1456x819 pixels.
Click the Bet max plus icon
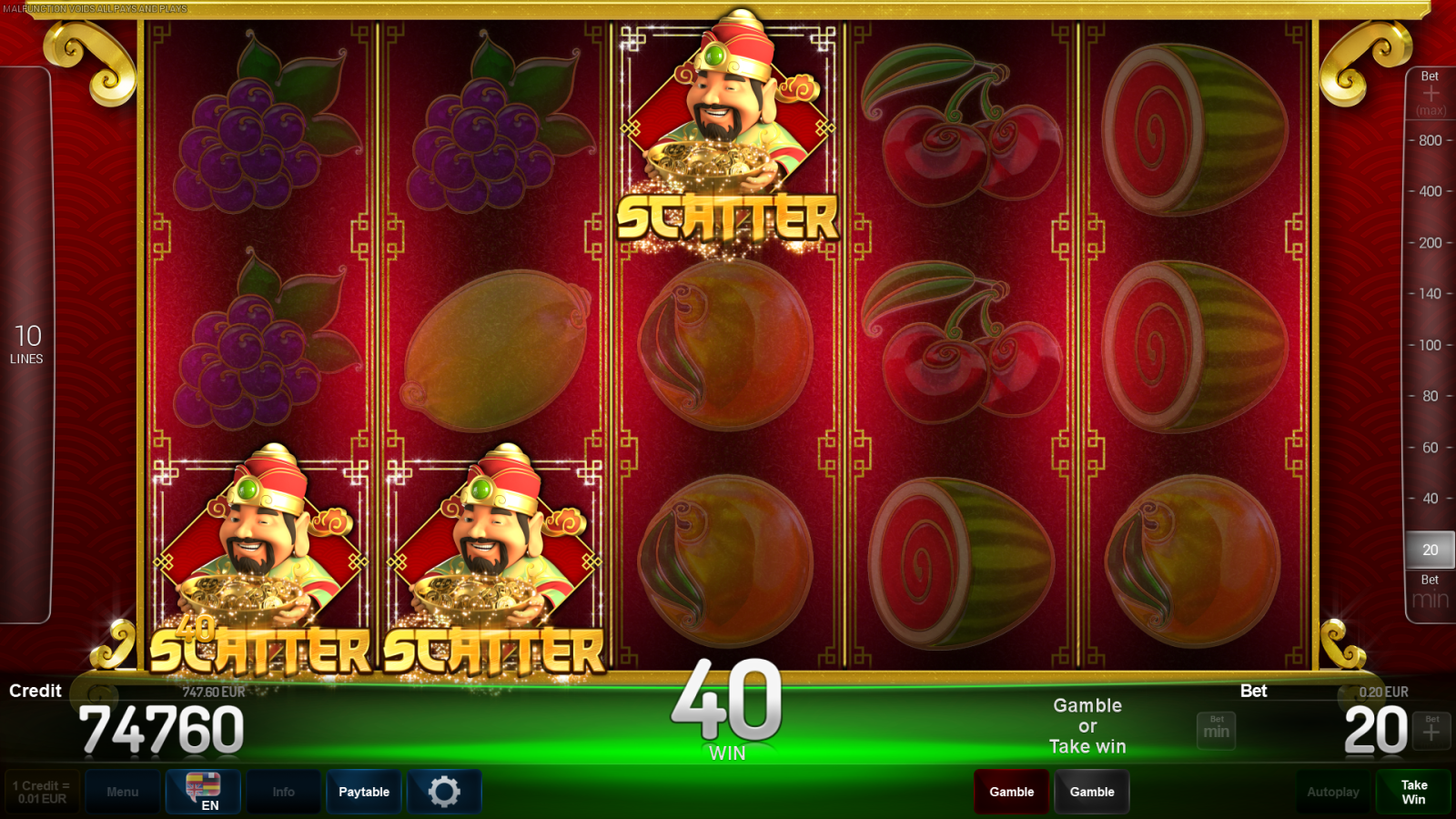pyautogui.click(x=1429, y=91)
